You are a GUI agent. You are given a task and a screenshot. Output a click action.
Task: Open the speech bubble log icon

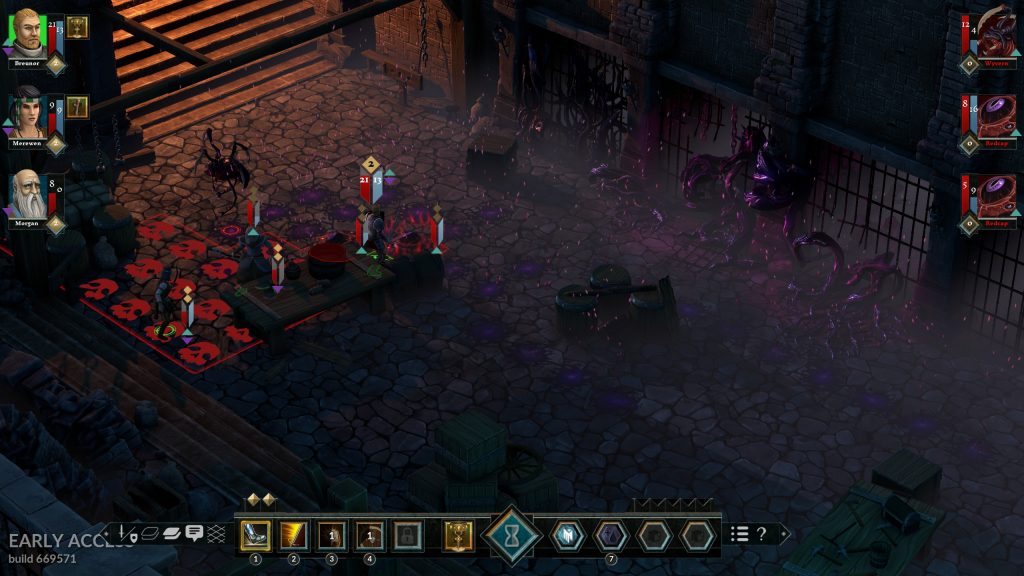[194, 534]
